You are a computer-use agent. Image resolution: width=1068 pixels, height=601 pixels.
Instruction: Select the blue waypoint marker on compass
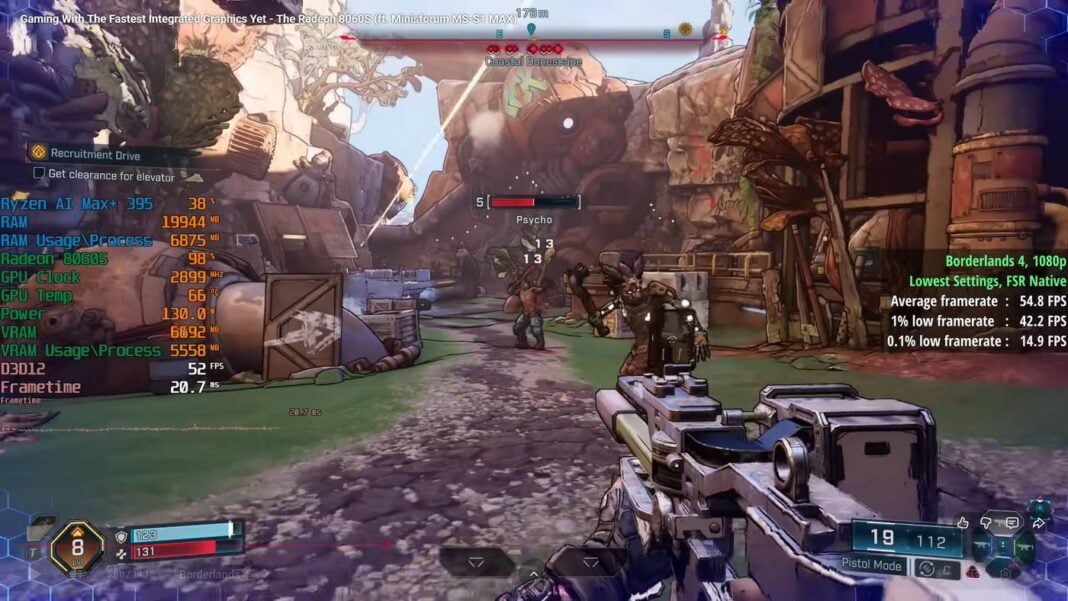click(531, 30)
